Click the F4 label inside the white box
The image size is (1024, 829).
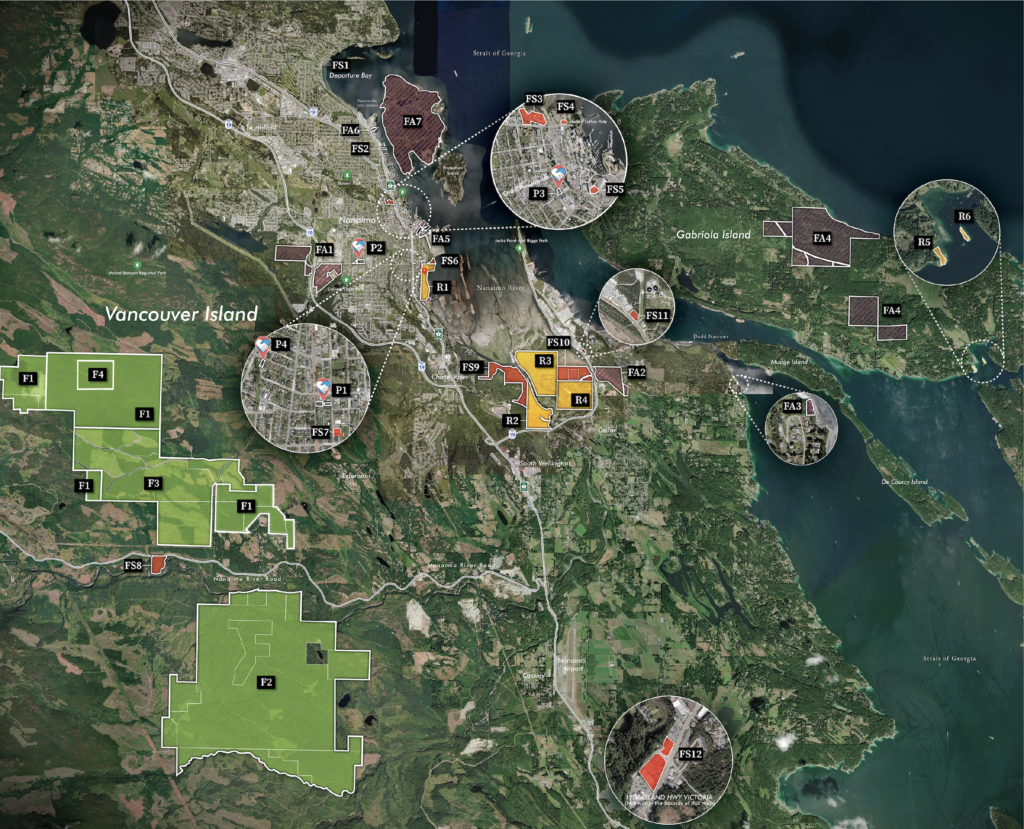point(98,374)
